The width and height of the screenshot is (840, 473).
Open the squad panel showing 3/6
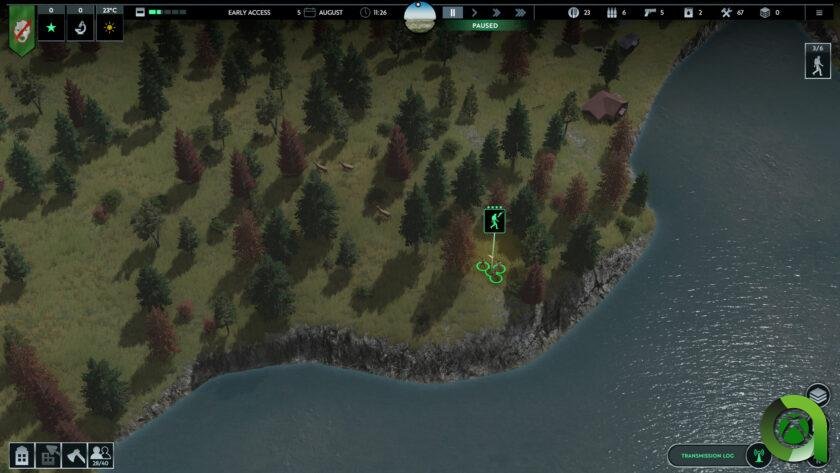point(818,62)
